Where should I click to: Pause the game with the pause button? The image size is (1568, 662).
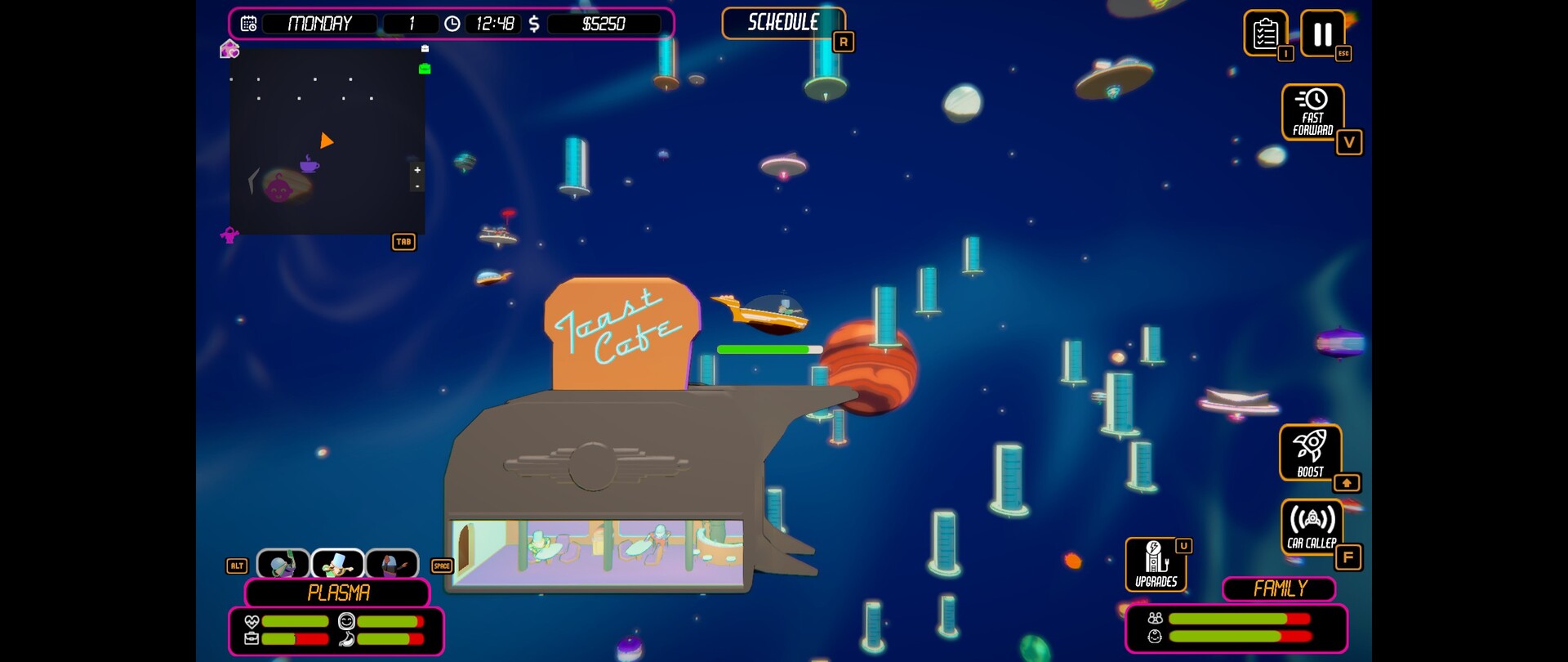coord(1322,34)
